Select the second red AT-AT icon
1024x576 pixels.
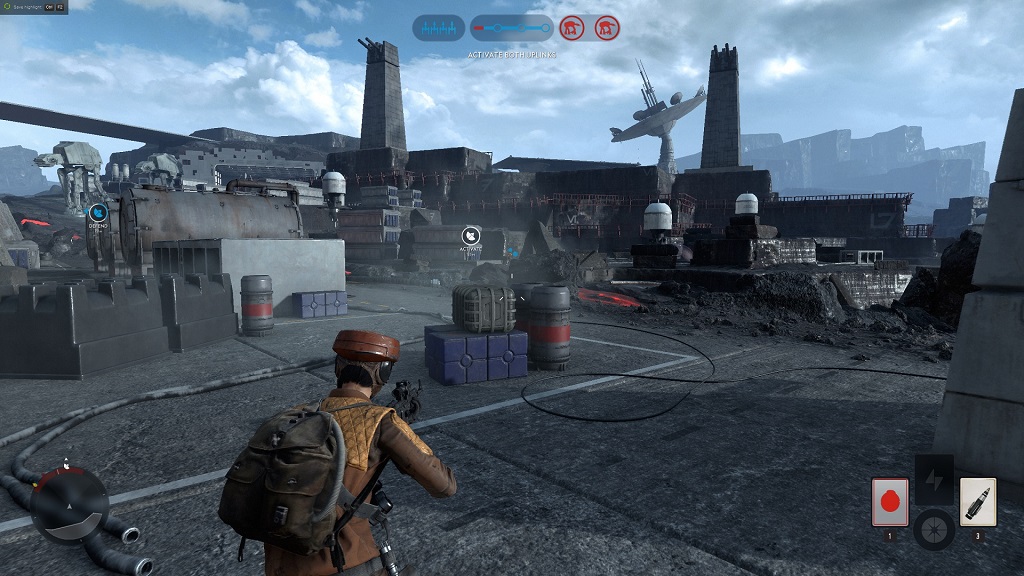coord(606,27)
